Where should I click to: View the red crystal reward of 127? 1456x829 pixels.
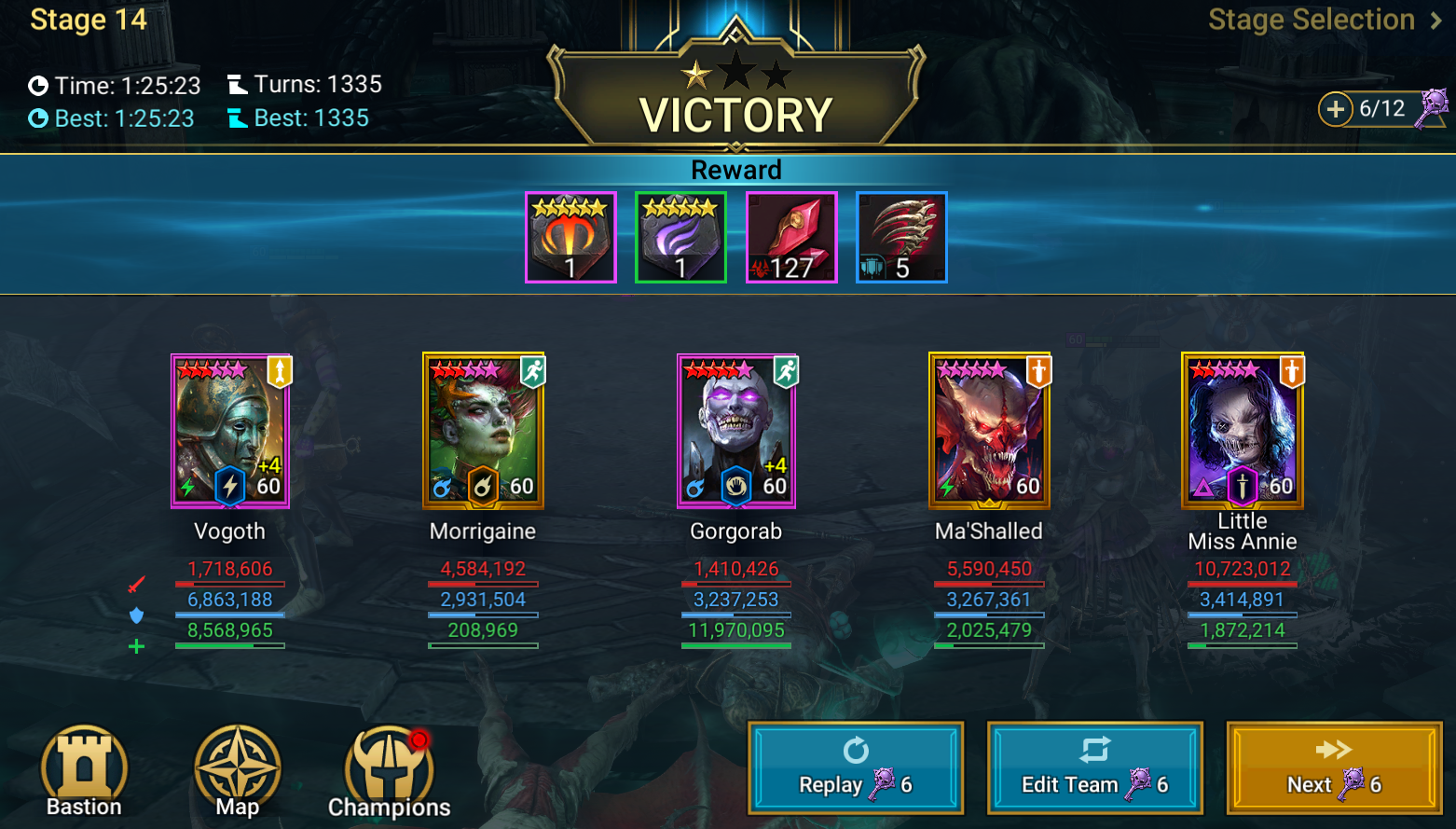(x=791, y=237)
